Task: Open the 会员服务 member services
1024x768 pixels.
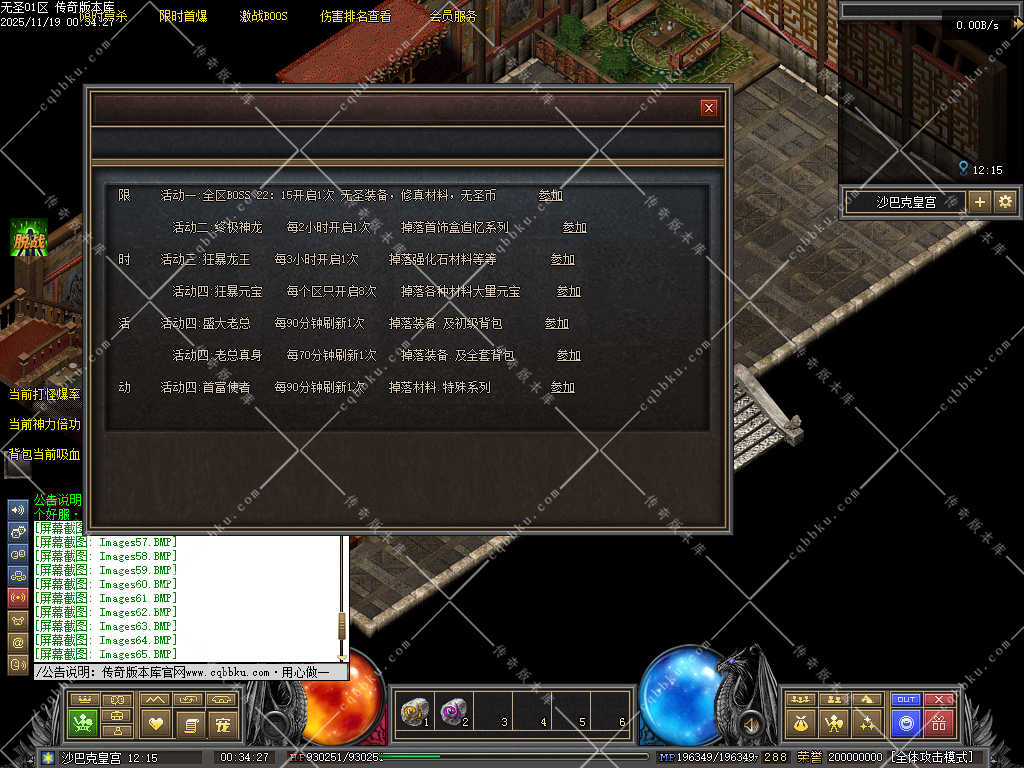Action: point(453,16)
